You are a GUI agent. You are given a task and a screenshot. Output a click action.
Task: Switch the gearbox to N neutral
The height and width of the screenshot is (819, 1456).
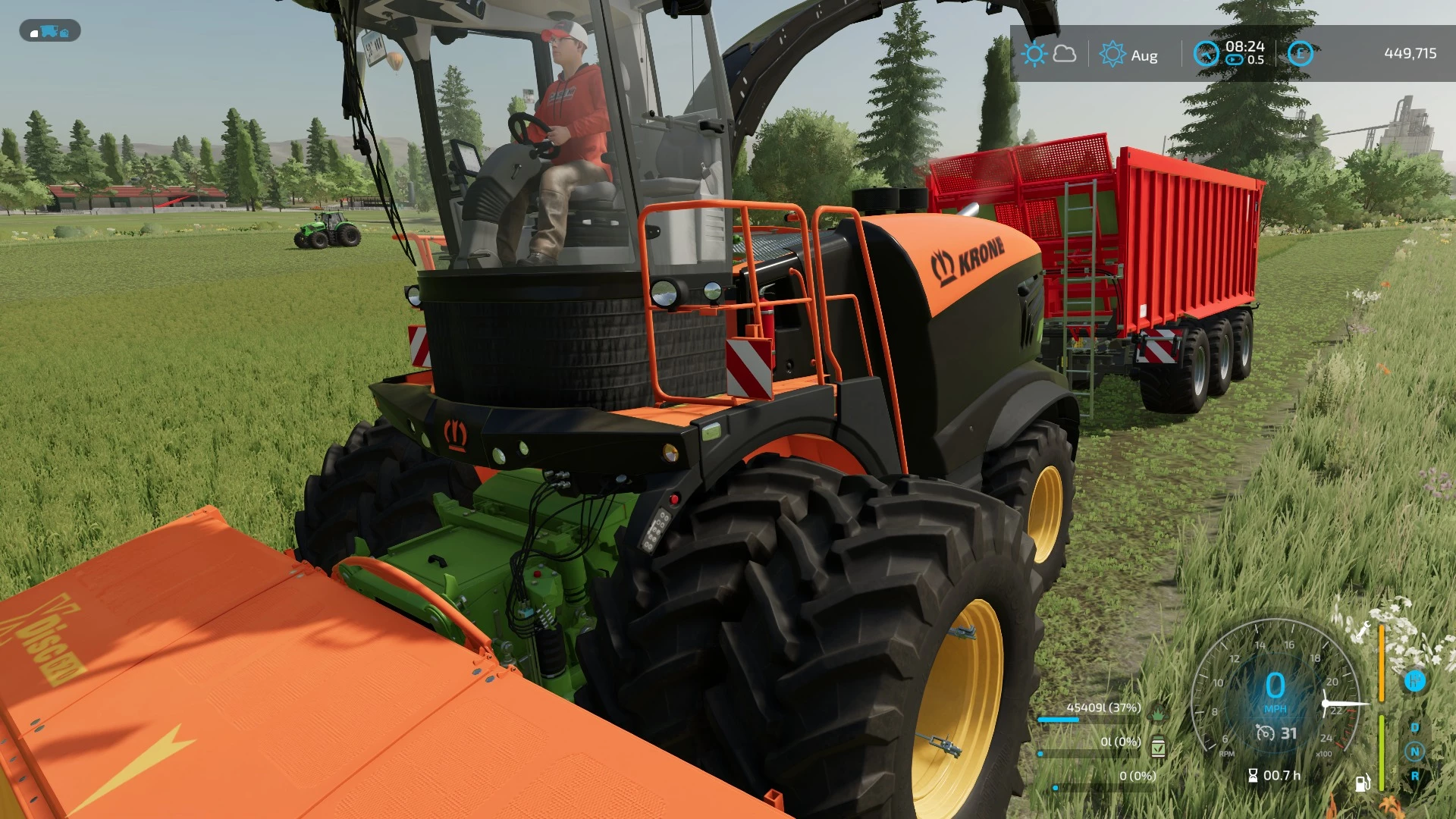tap(1414, 752)
